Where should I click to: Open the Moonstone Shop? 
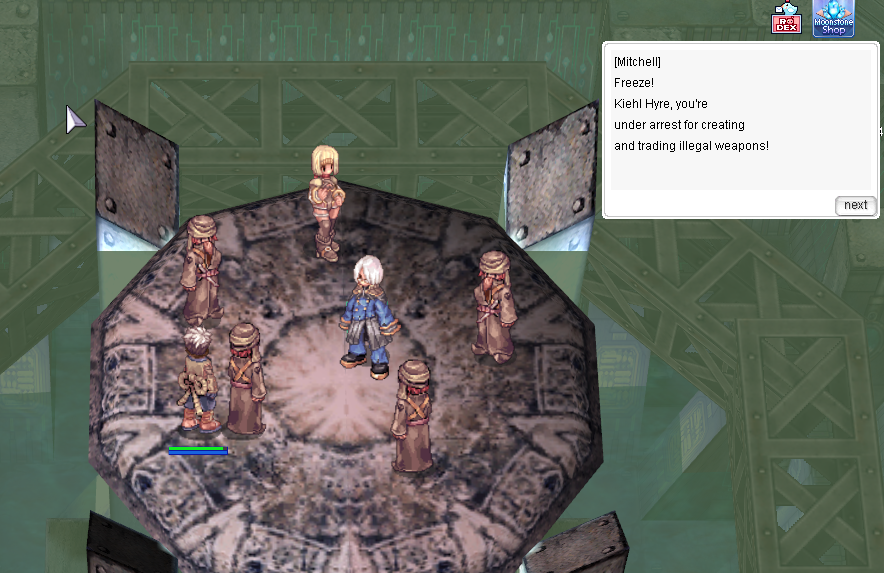[833, 18]
